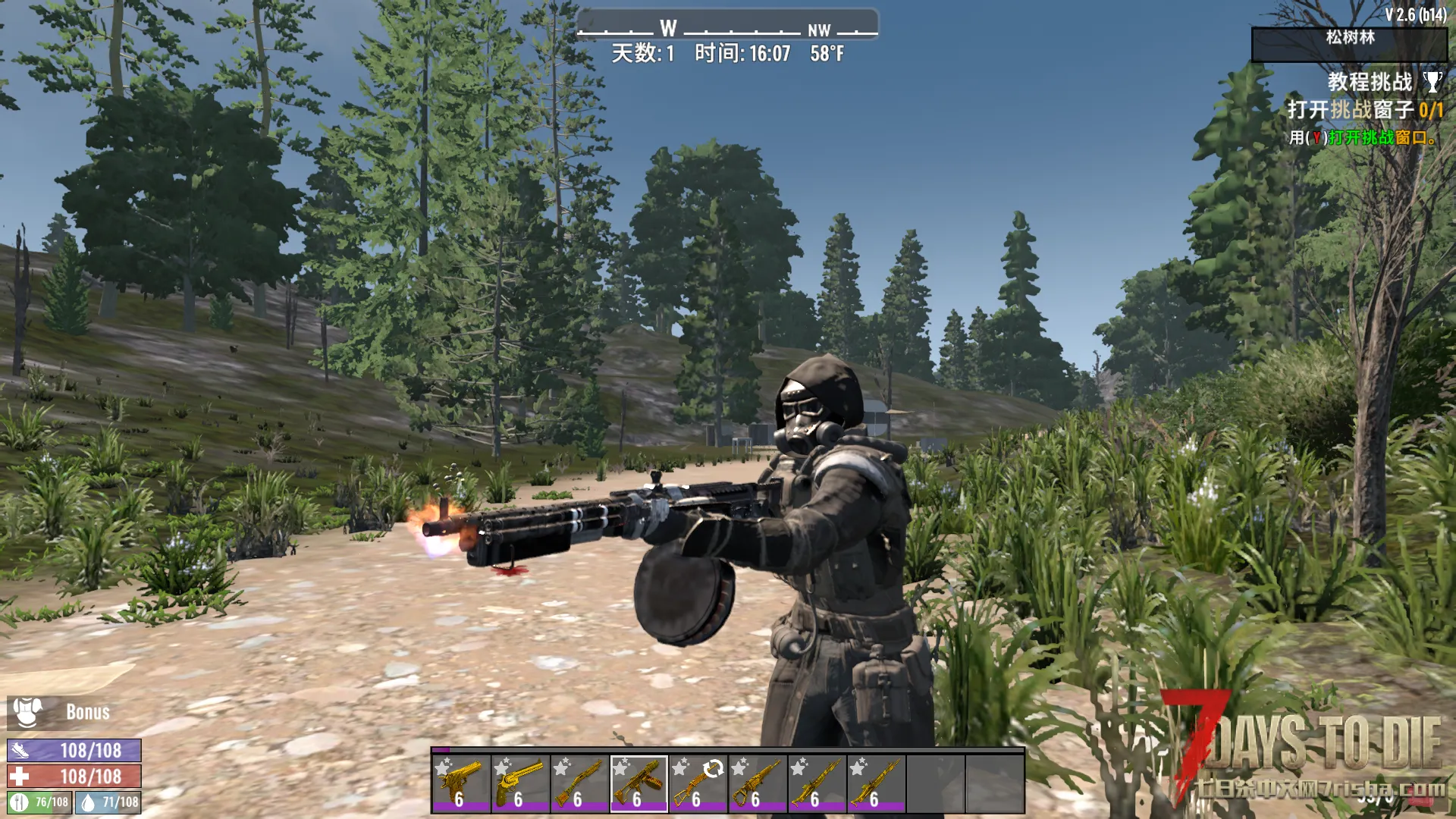Click the trophy icon beside 教程挑战

click(1432, 82)
